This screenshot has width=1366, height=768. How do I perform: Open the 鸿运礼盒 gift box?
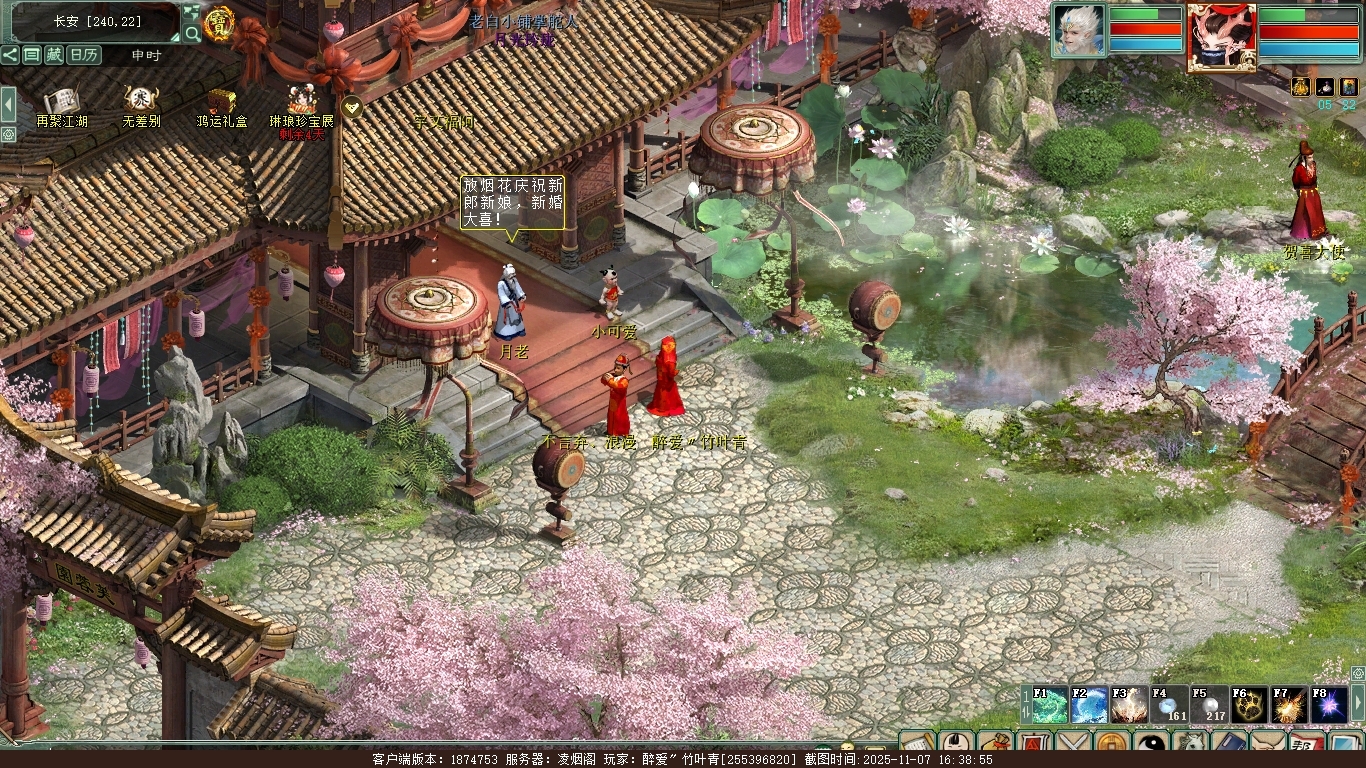pos(222,101)
